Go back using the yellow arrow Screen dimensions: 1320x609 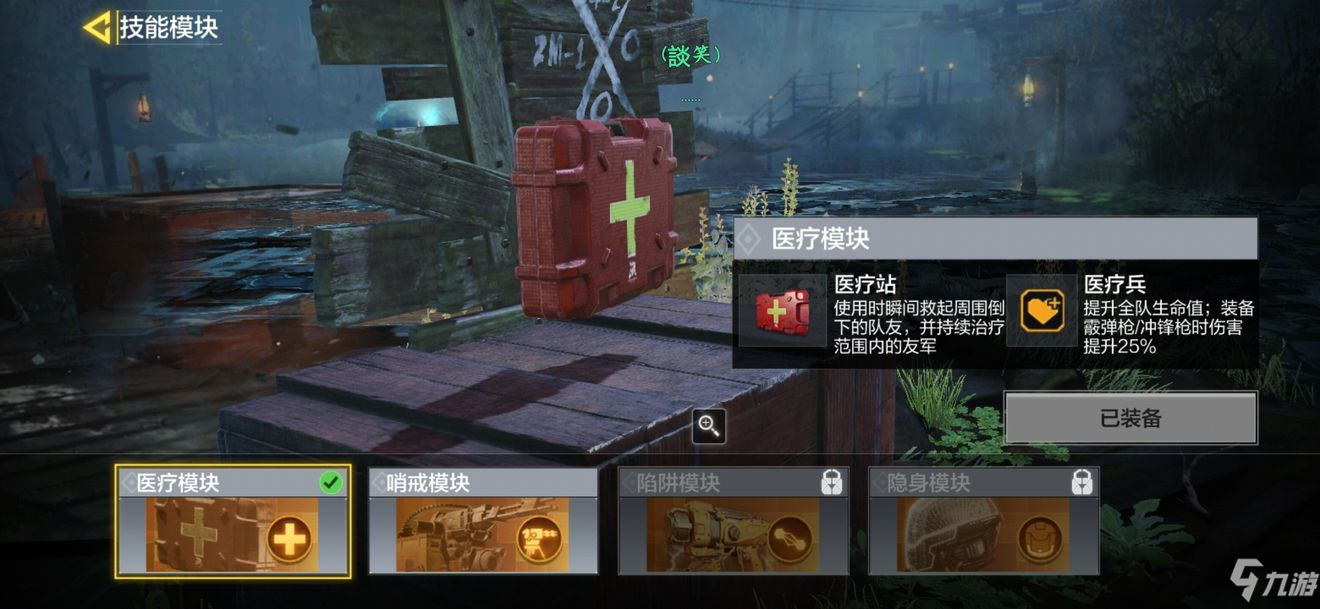(x=97, y=27)
